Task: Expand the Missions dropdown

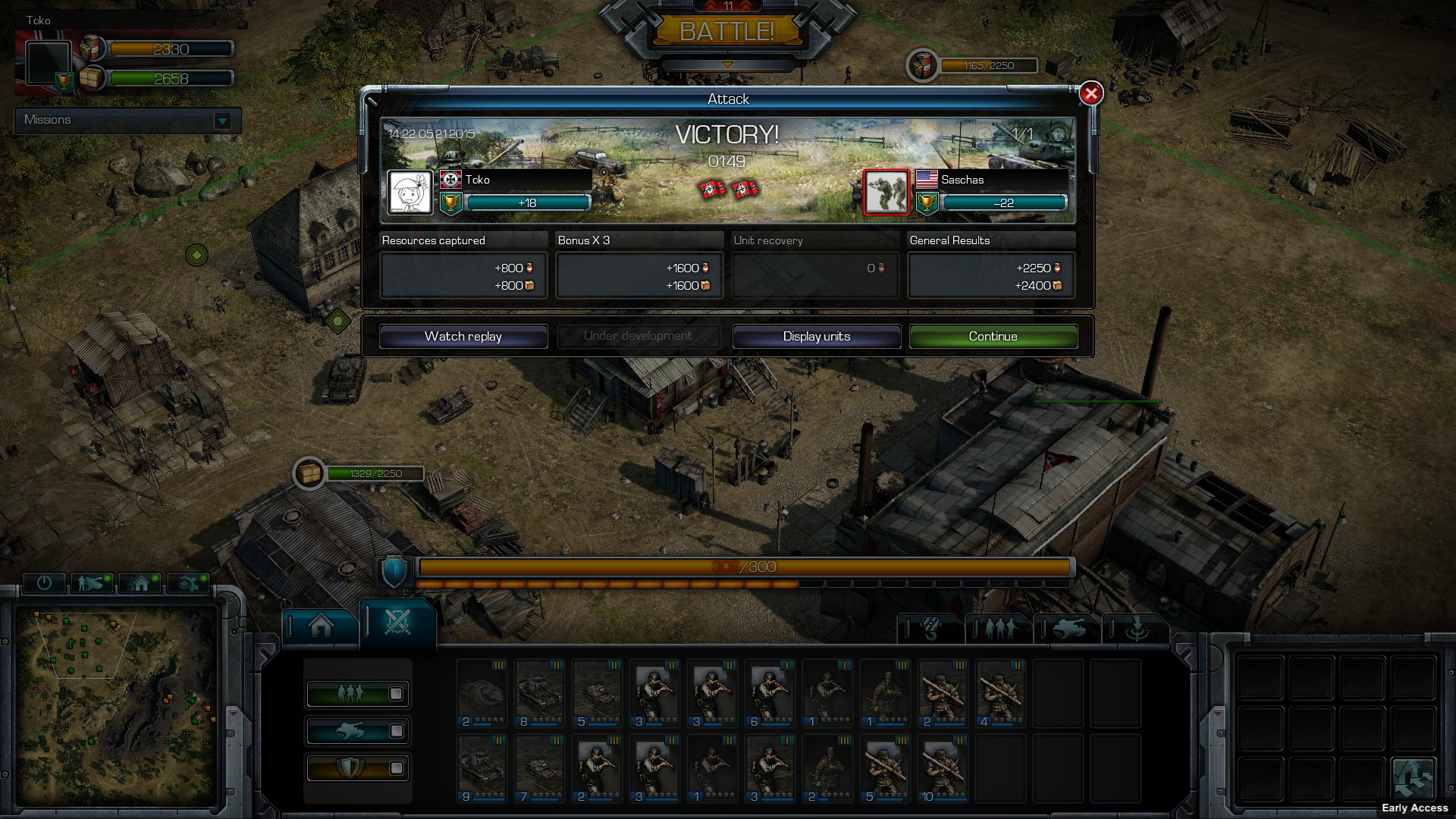Action: (x=222, y=121)
